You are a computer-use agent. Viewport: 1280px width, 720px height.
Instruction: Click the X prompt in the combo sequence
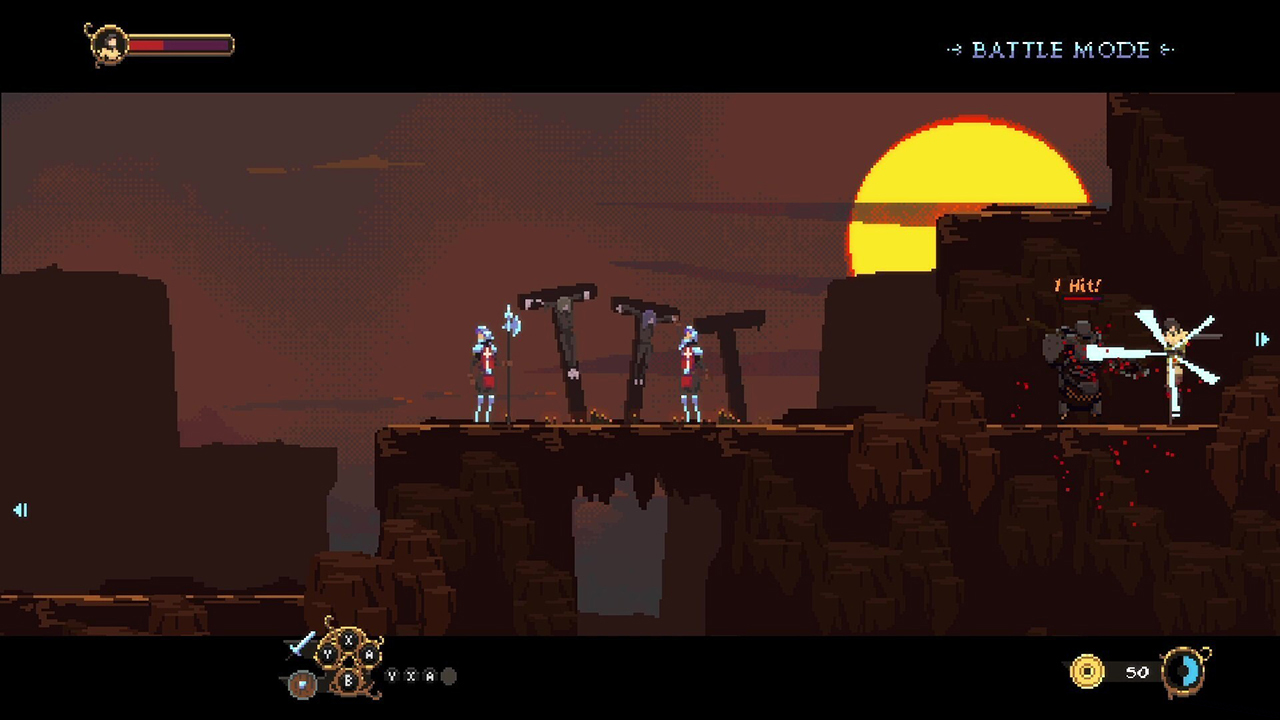[x=410, y=676]
